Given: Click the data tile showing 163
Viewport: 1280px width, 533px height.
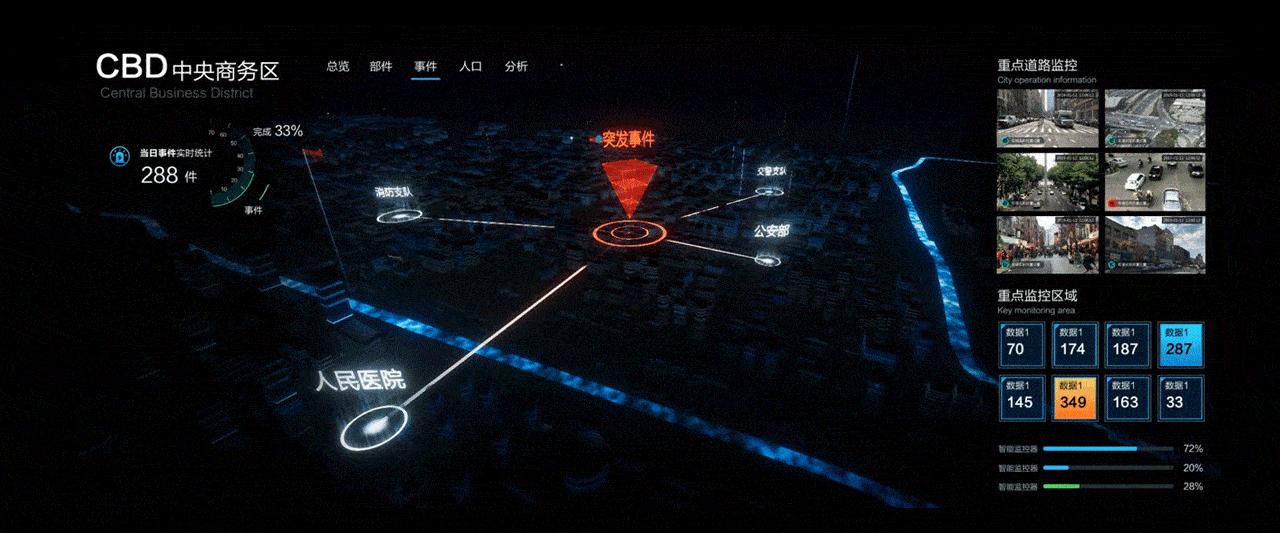Looking at the screenshot, I should tap(1127, 396).
